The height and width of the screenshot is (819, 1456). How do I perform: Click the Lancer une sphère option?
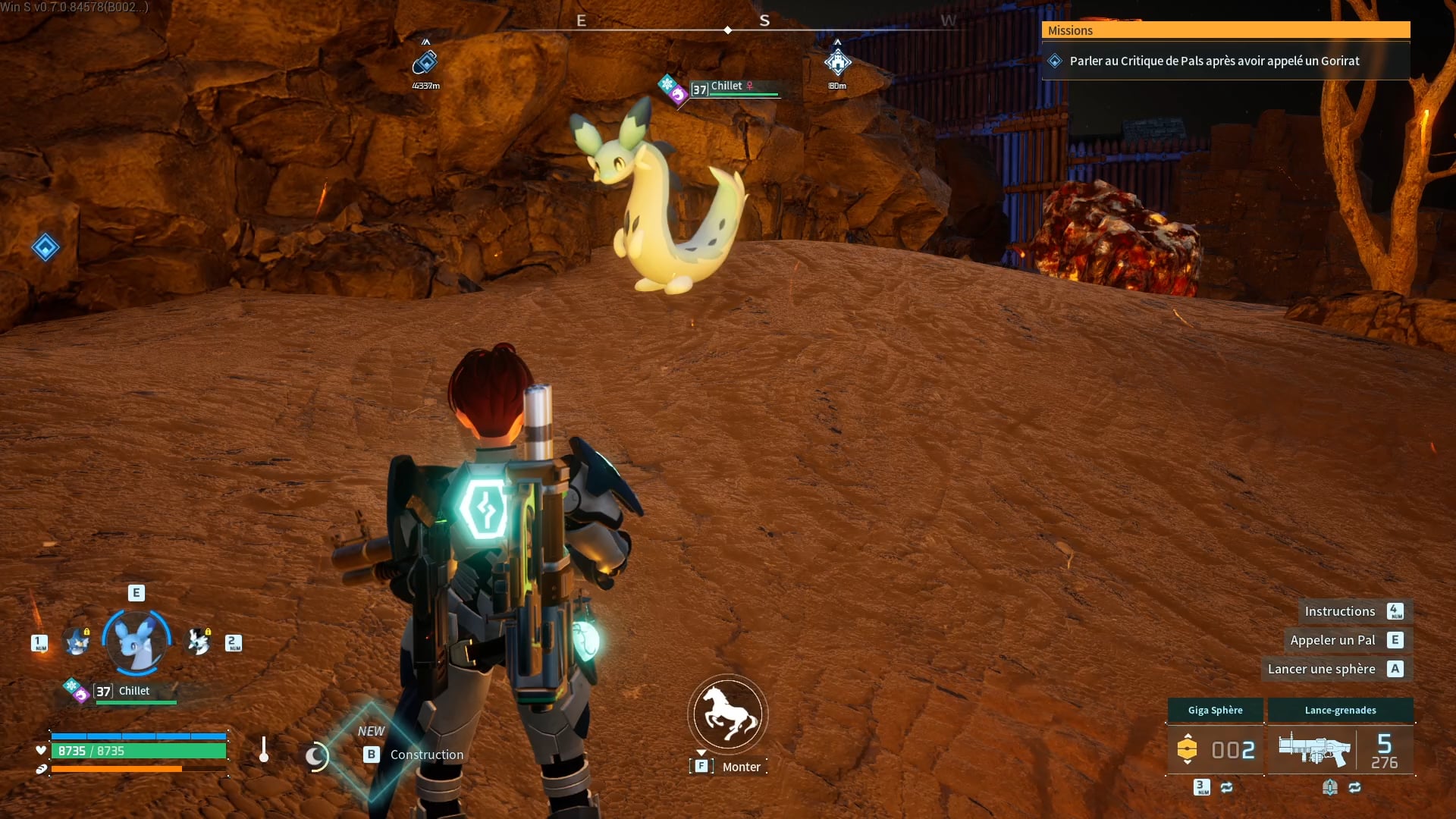pos(1321,669)
